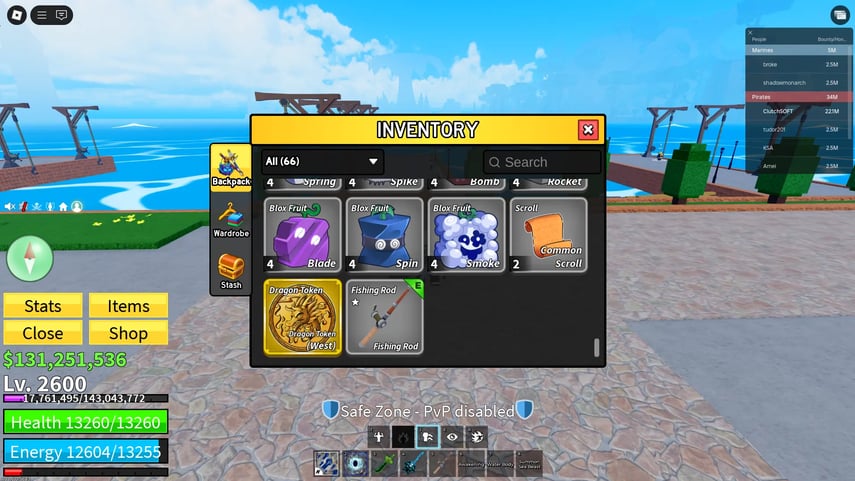The width and height of the screenshot is (855, 481).
Task: Open the Stash tab
Action: coord(231,272)
